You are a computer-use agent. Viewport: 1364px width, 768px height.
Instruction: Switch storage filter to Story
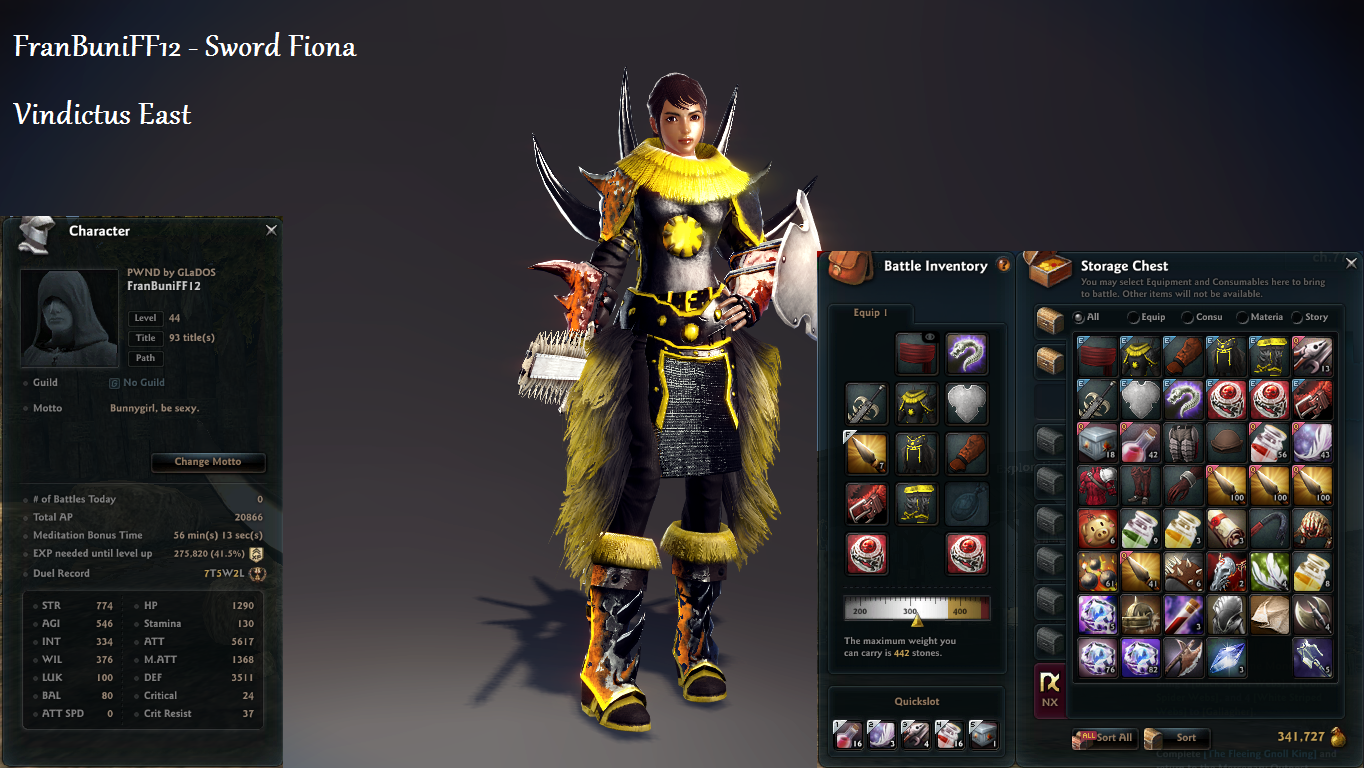(x=1297, y=317)
